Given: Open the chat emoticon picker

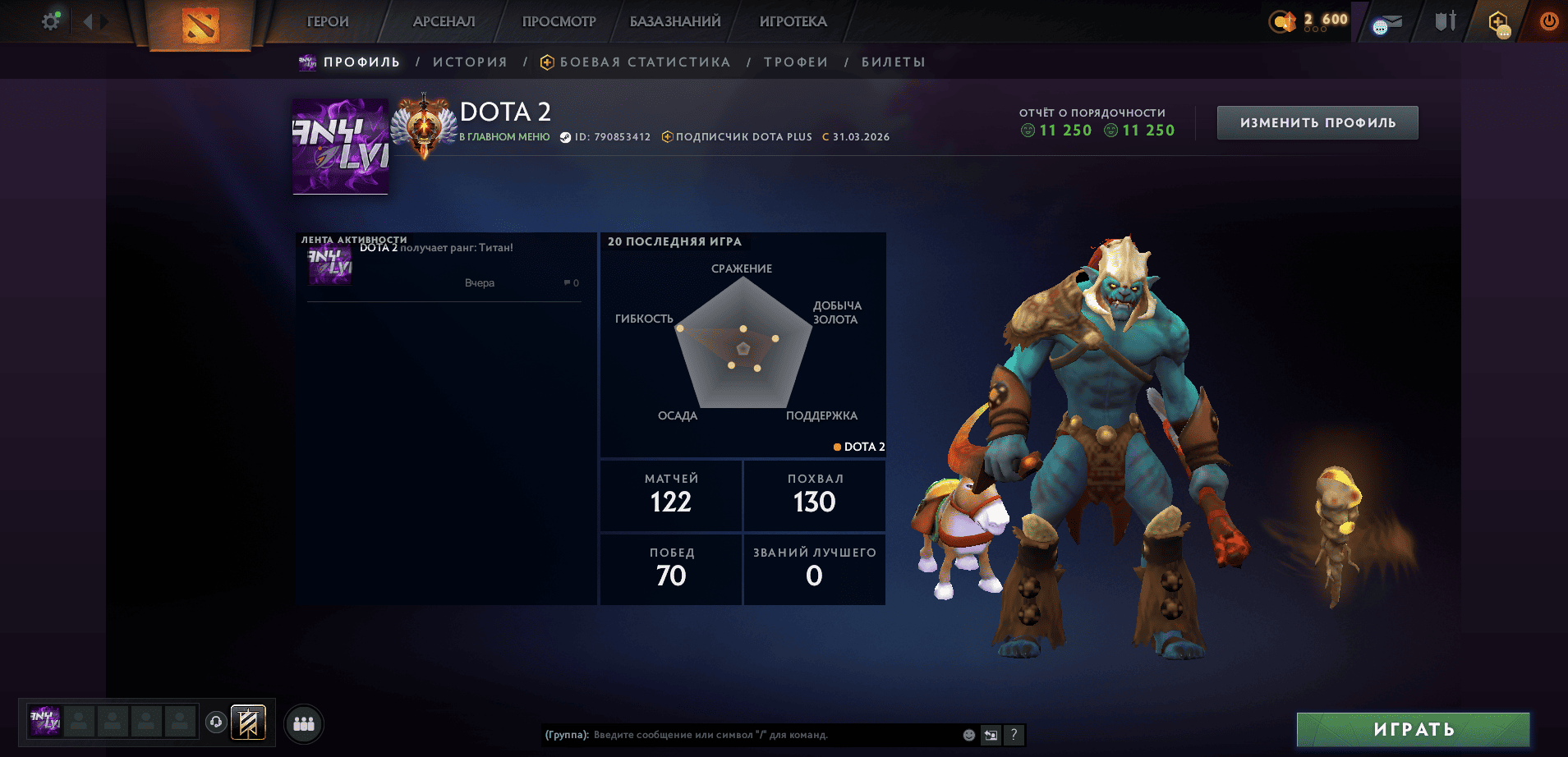Looking at the screenshot, I should 969,735.
